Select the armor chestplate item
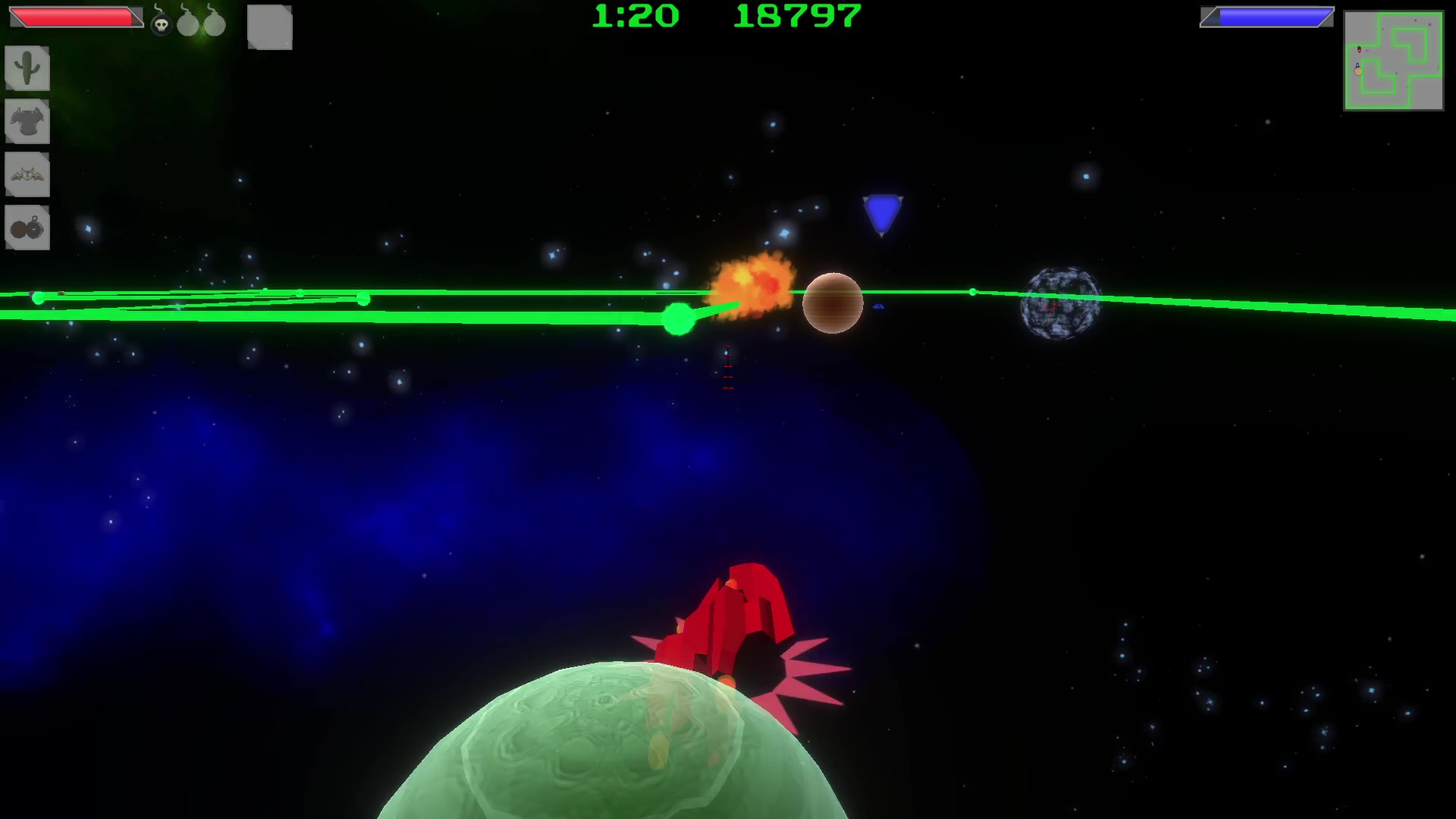1456x819 pixels. coord(27,121)
